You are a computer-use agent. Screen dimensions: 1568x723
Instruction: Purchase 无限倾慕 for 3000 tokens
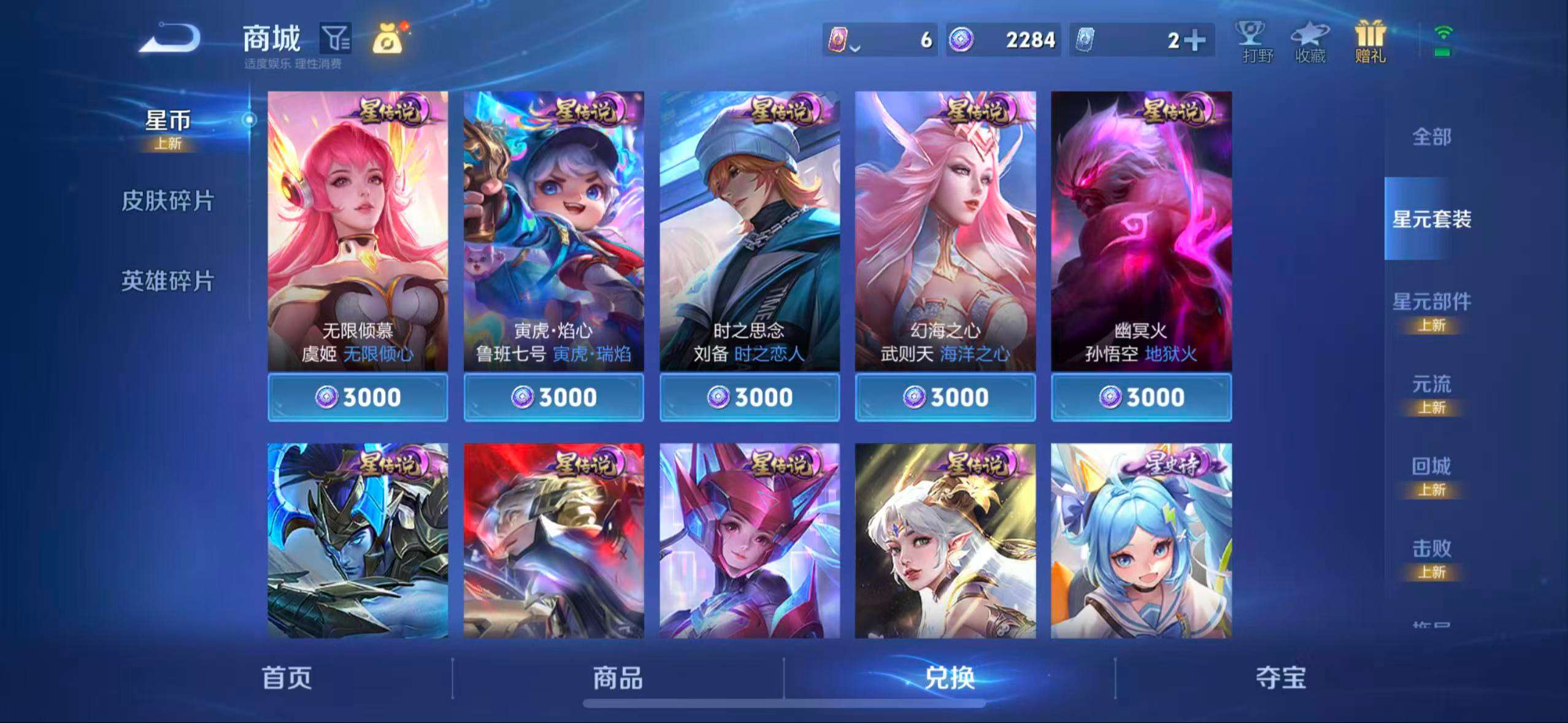358,397
